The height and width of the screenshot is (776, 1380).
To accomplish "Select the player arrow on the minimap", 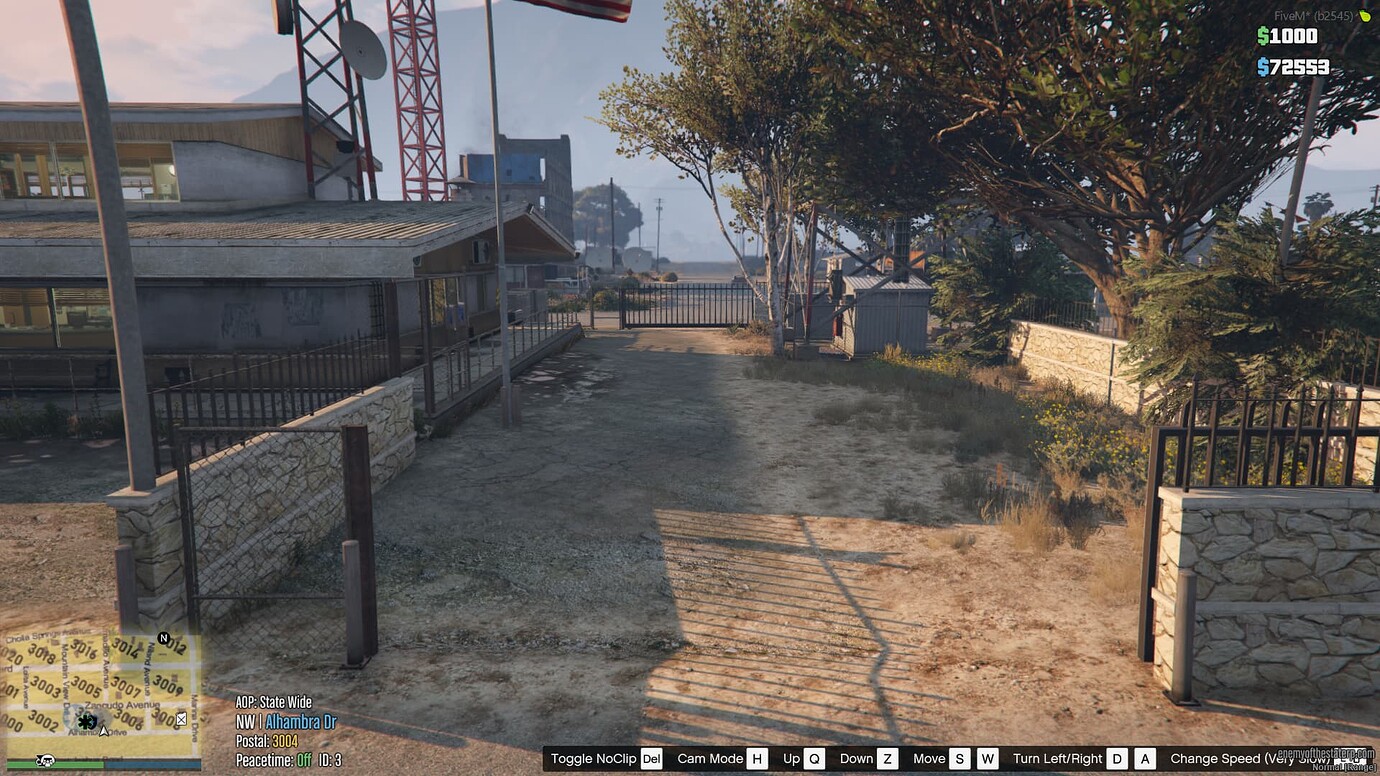I will (104, 731).
